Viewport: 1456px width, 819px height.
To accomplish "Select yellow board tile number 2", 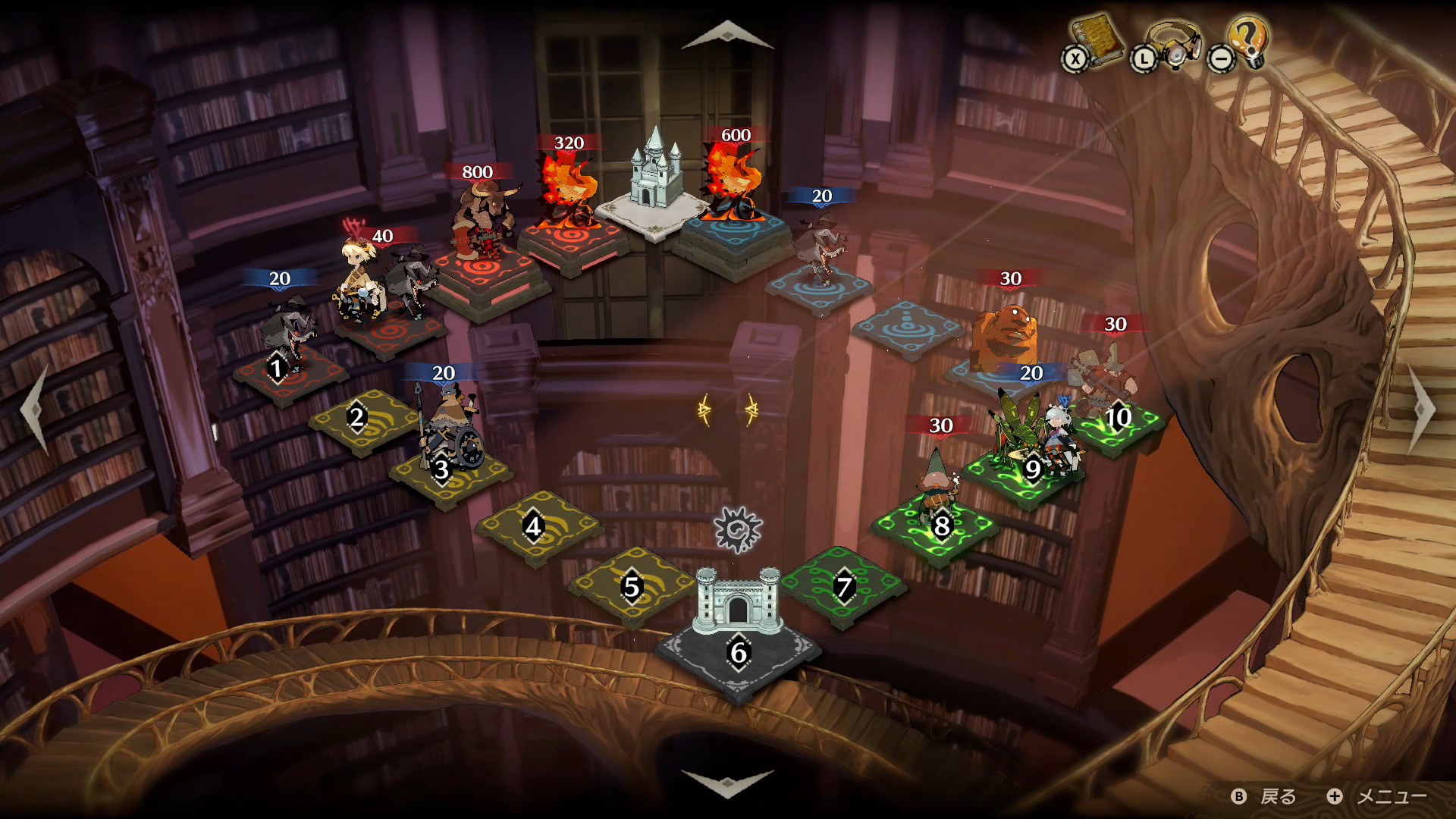I will (x=357, y=418).
